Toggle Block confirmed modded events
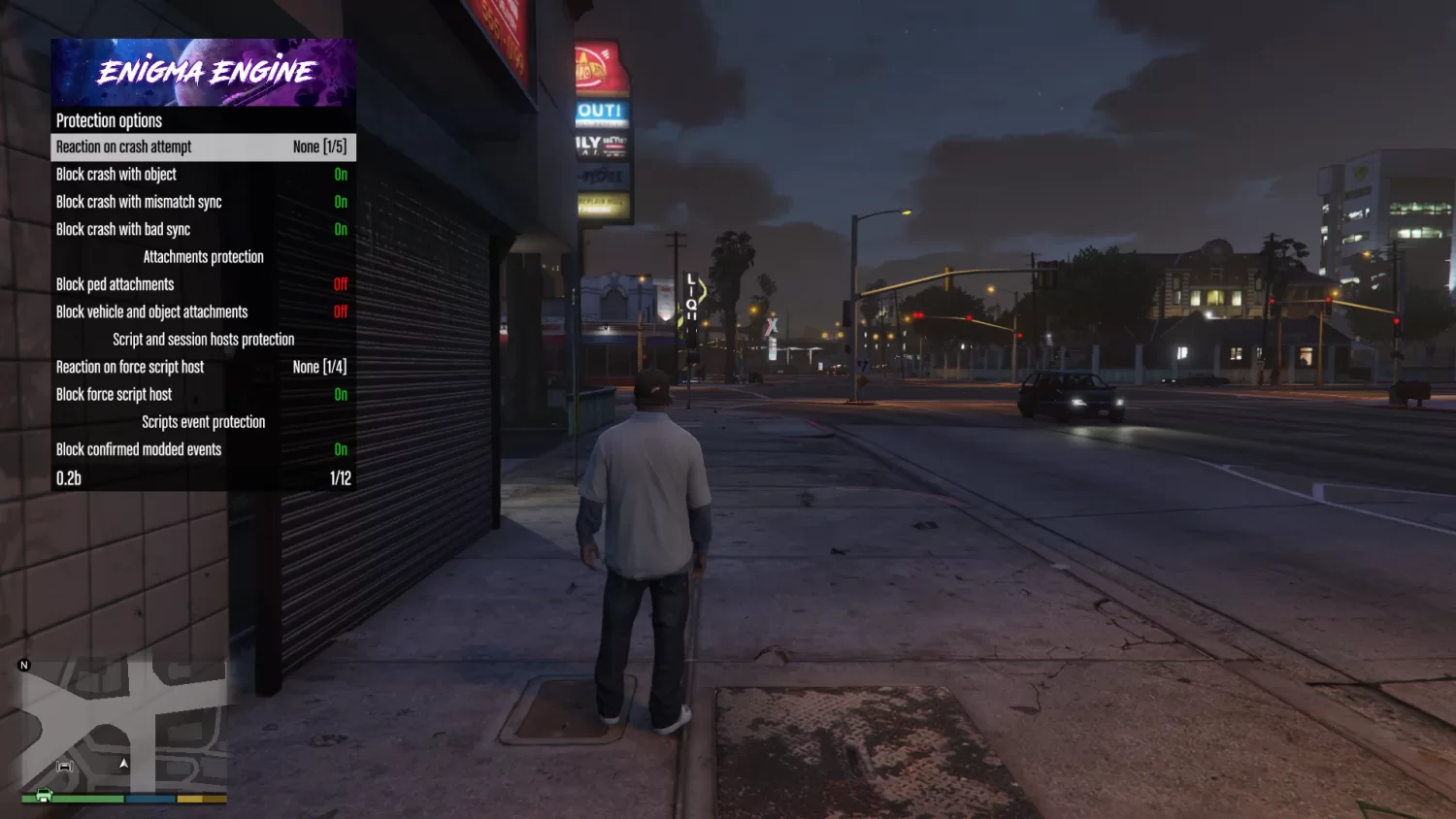The image size is (1456, 819). point(203,449)
